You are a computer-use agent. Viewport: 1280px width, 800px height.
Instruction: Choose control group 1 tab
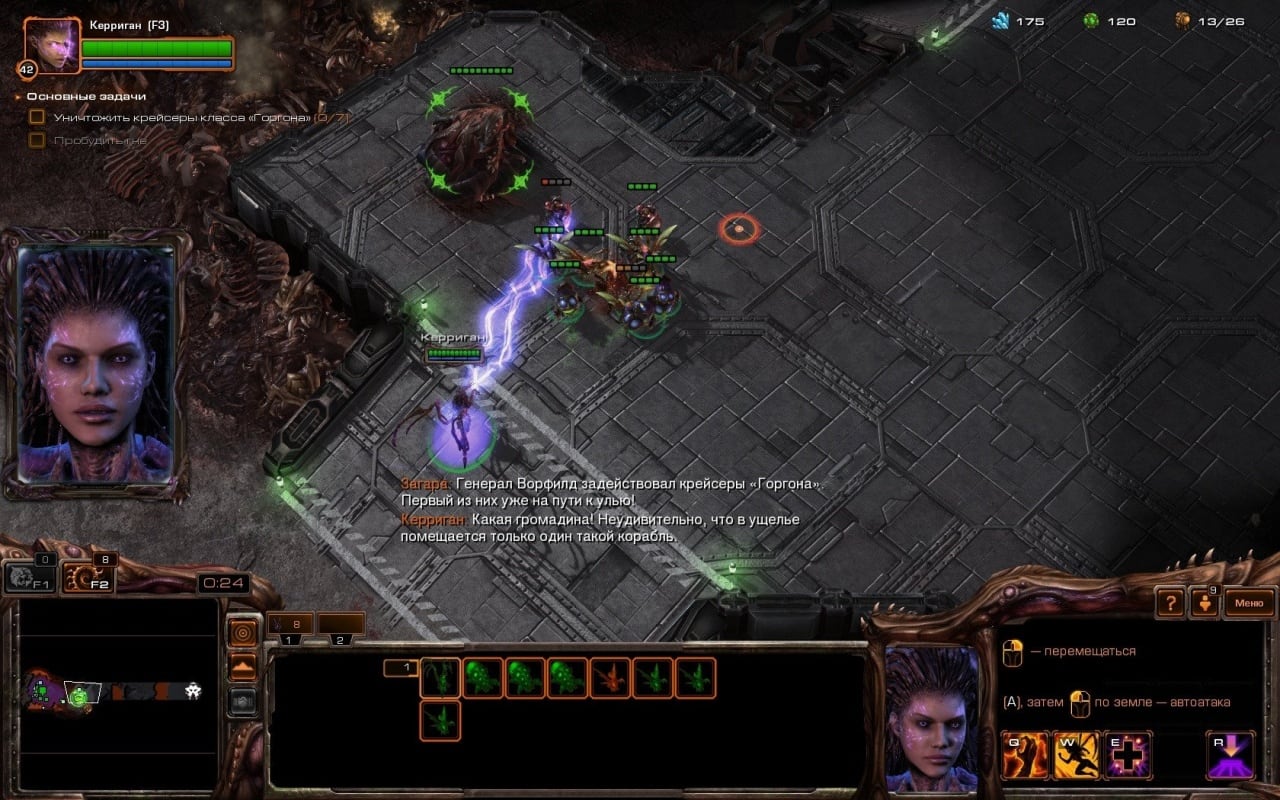[289, 625]
